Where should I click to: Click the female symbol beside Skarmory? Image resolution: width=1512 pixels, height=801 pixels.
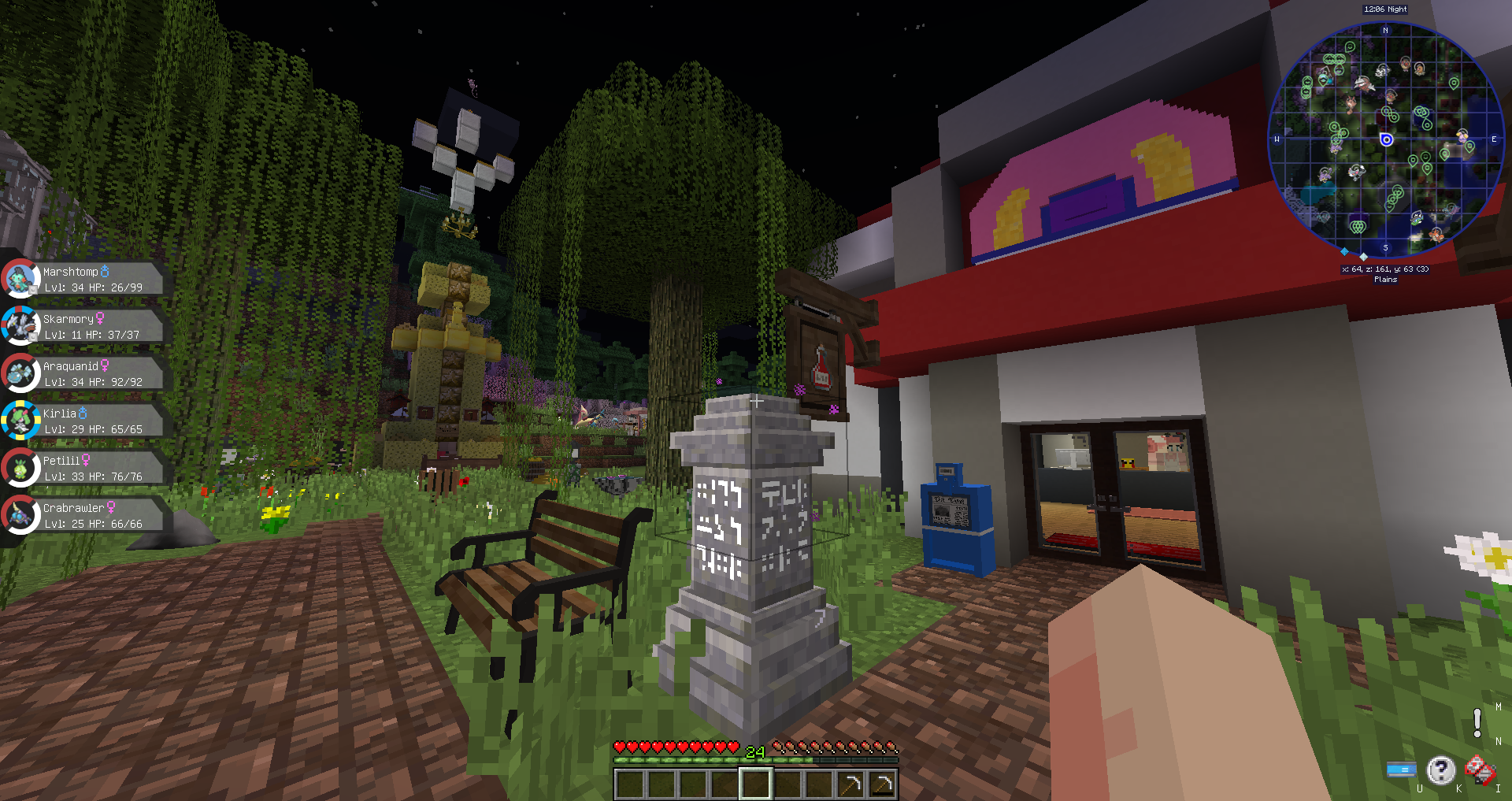click(101, 317)
